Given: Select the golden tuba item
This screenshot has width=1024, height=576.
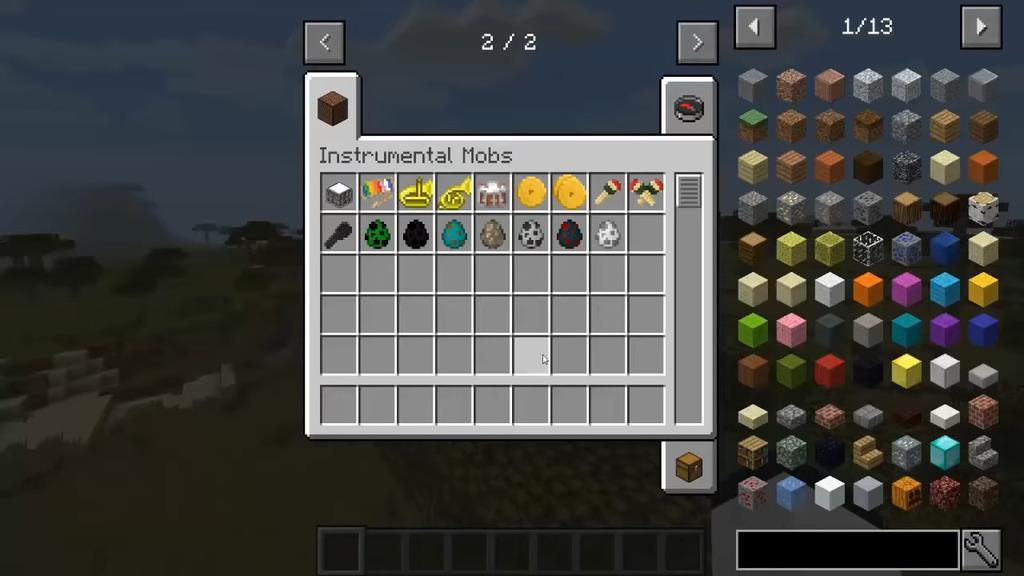Looking at the screenshot, I should click(415, 193).
